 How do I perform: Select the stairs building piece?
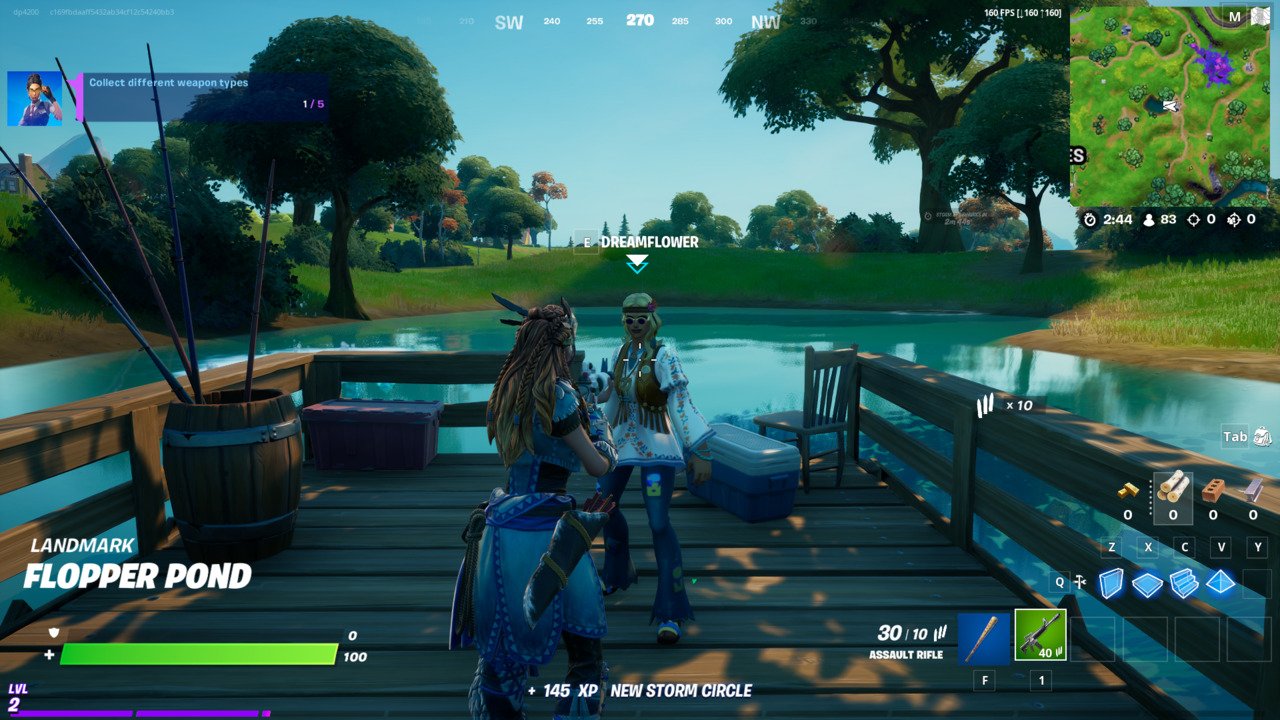(1184, 583)
